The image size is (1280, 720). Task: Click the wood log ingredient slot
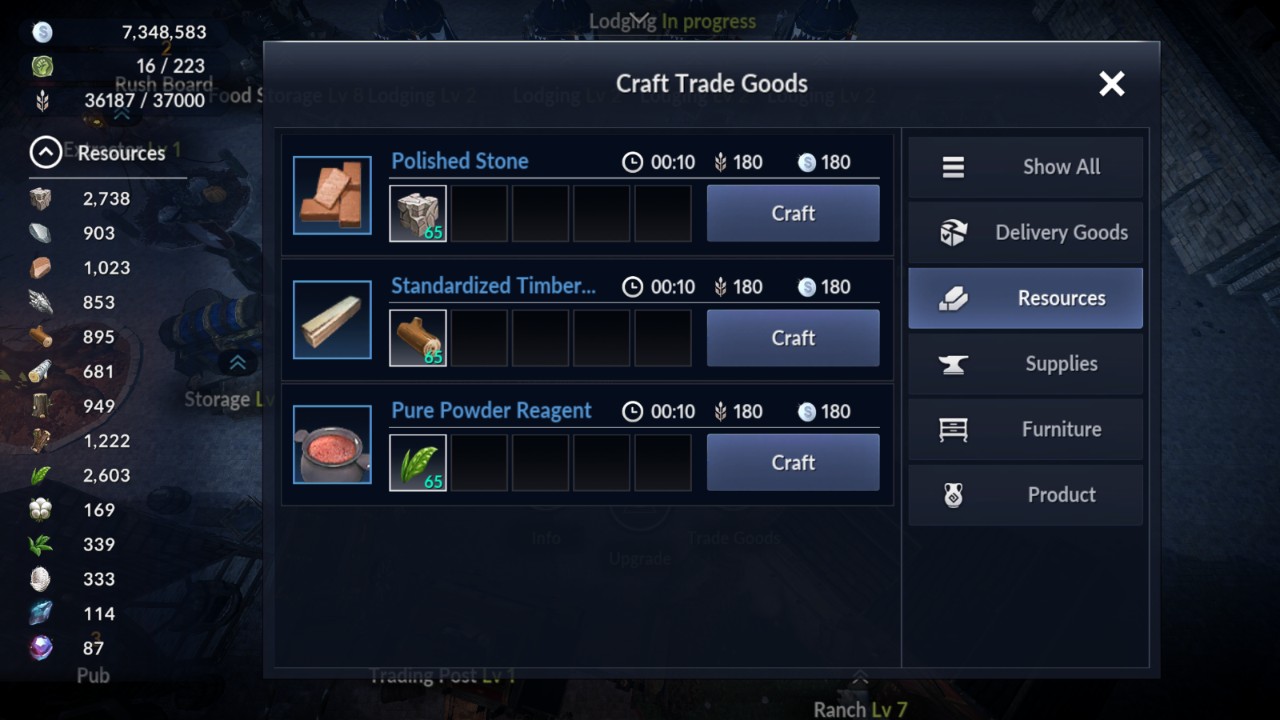pyautogui.click(x=418, y=338)
